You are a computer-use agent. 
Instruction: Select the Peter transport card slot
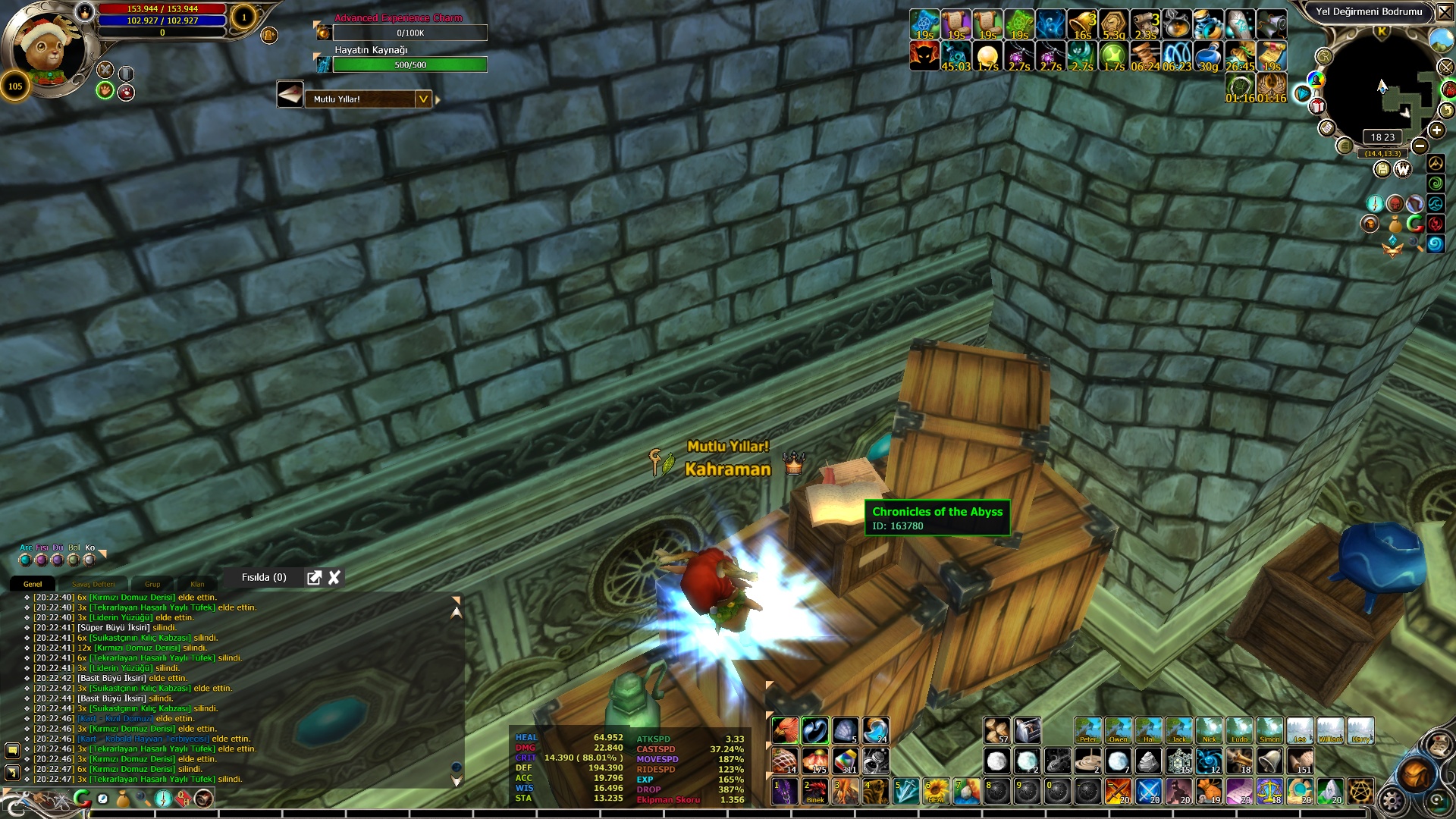[1087, 730]
